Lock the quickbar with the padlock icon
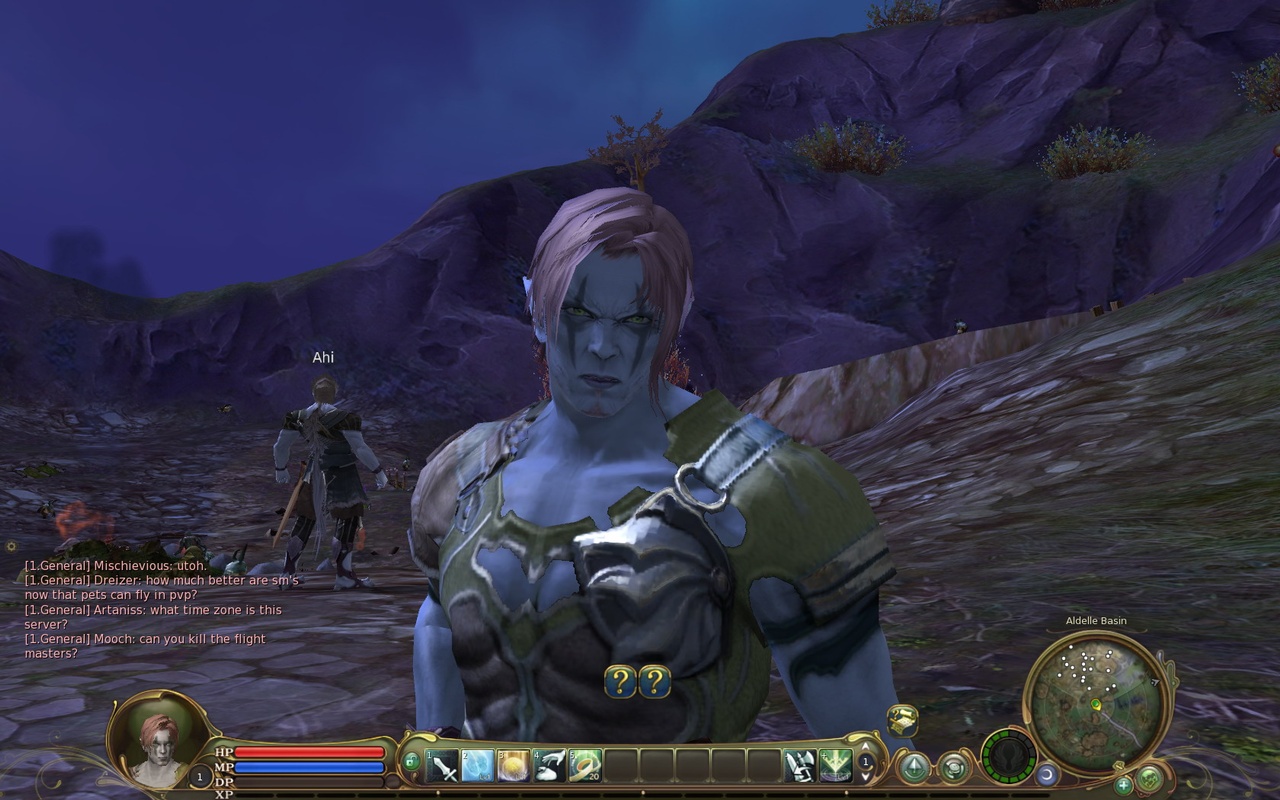Screen dimensions: 1280x800 (x=411, y=762)
